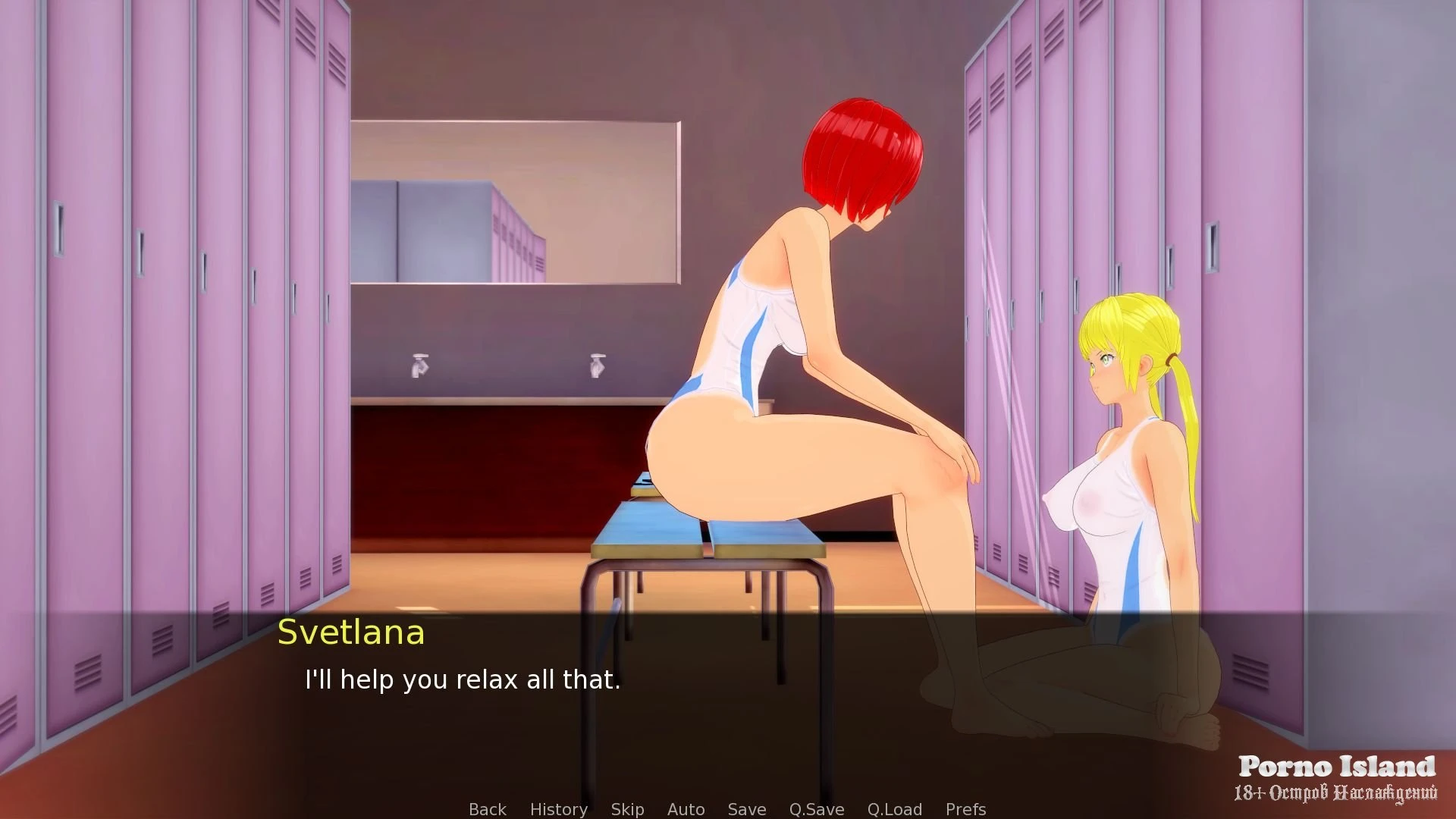Toggle Auto advance
The width and height of the screenshot is (1456, 819).
pos(686,809)
